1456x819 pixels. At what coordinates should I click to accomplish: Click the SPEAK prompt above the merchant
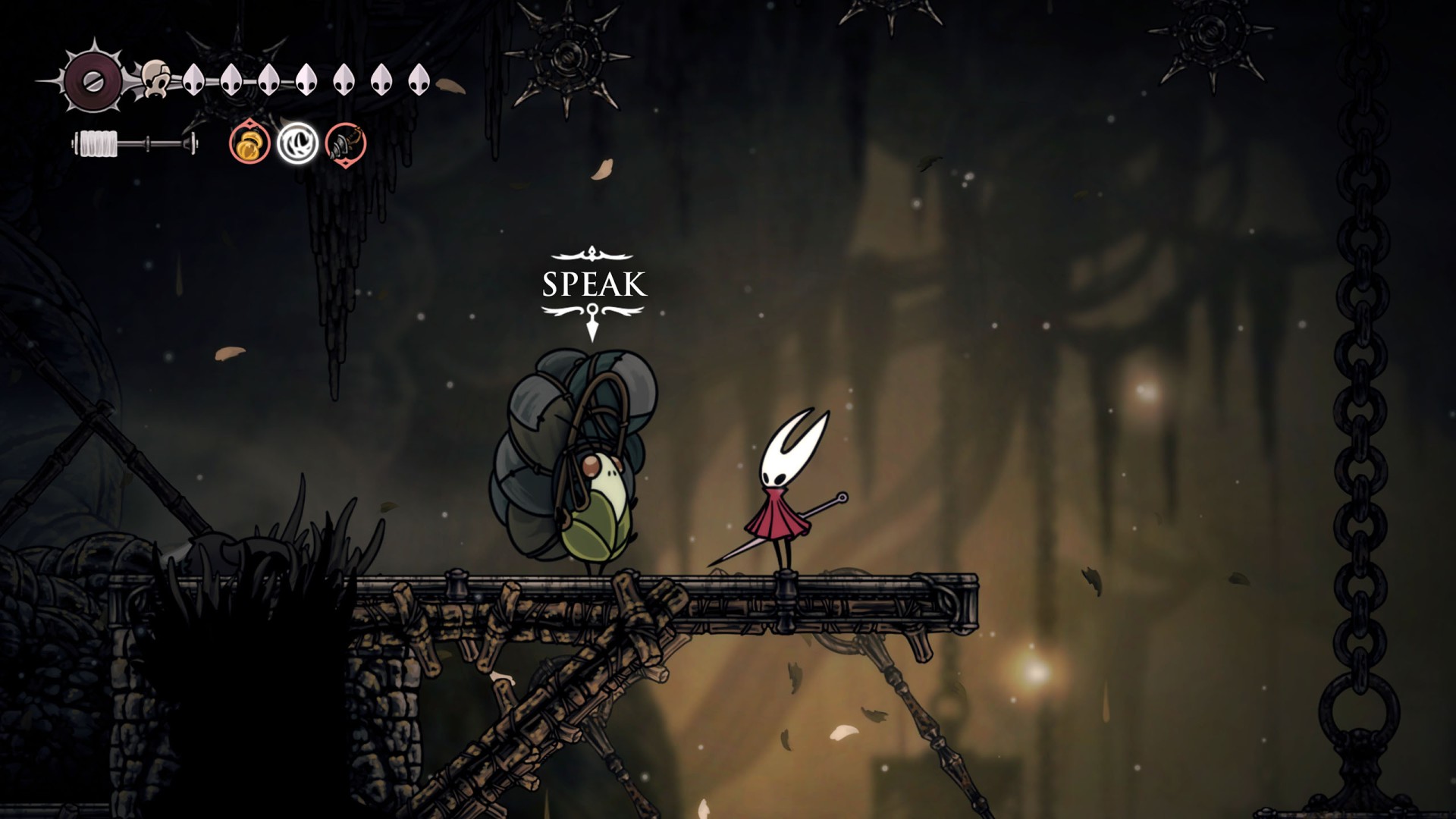coord(594,284)
